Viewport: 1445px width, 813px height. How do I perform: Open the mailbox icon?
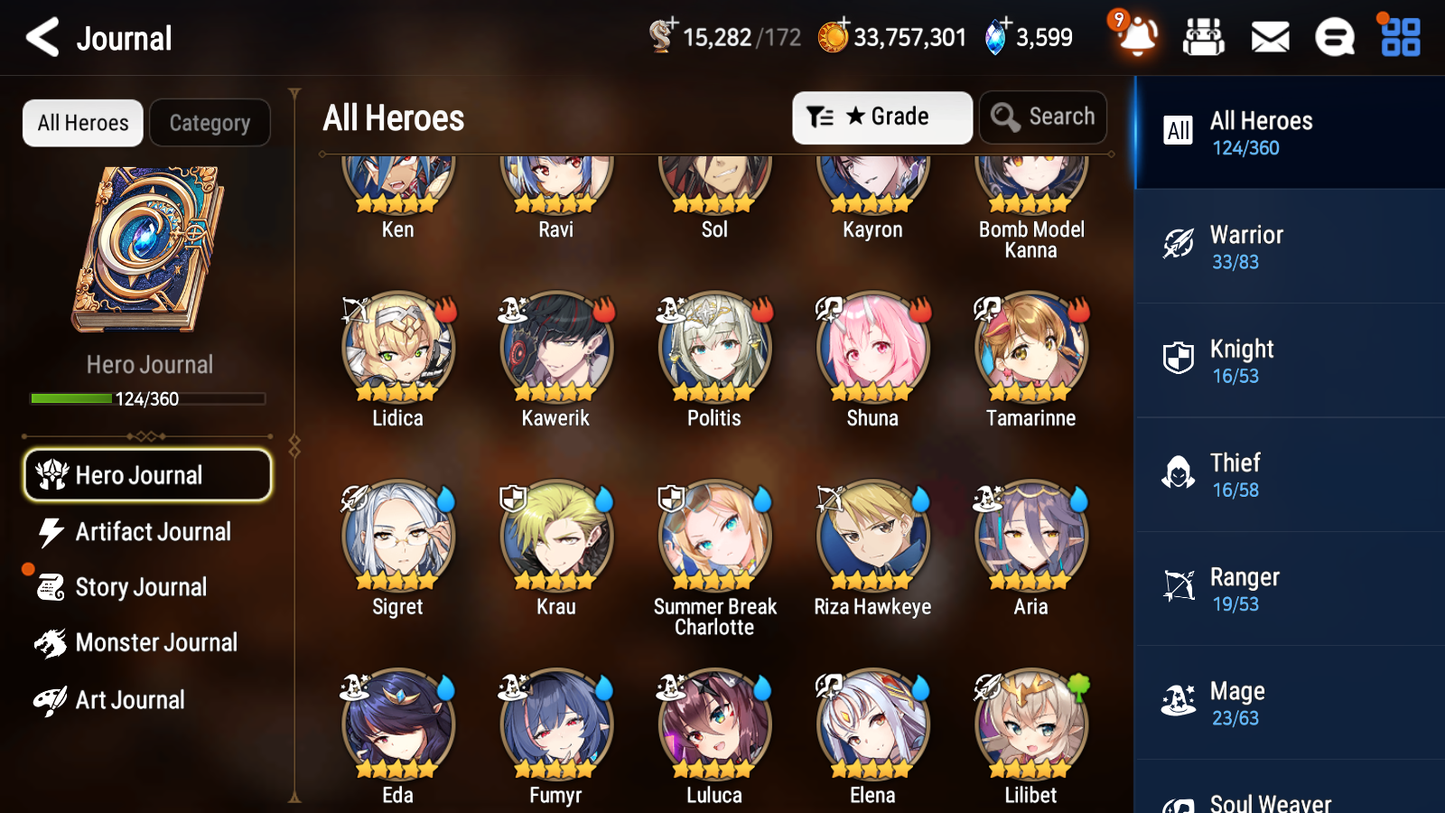[1269, 36]
